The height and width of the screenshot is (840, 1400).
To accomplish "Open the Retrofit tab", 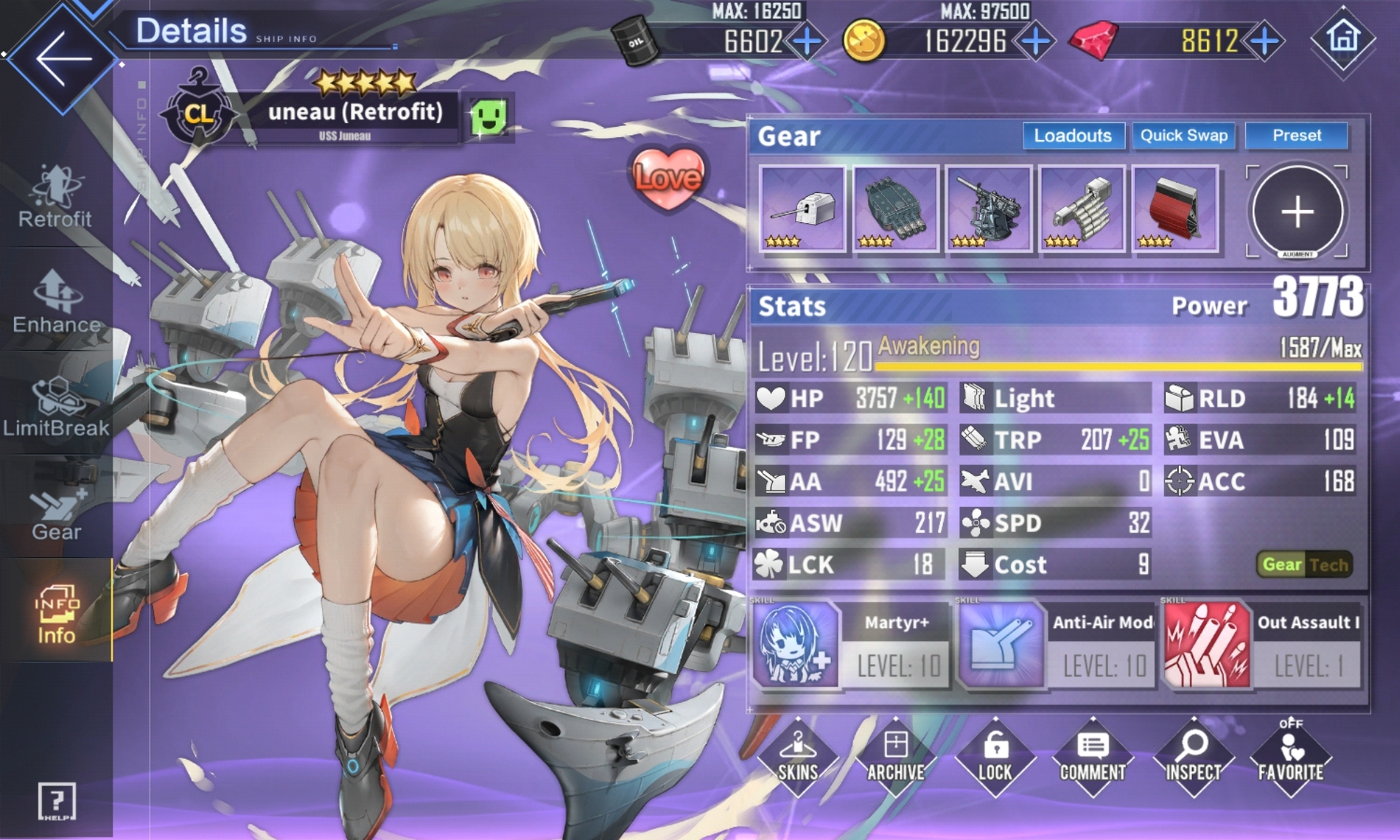I will pyautogui.click(x=55, y=197).
